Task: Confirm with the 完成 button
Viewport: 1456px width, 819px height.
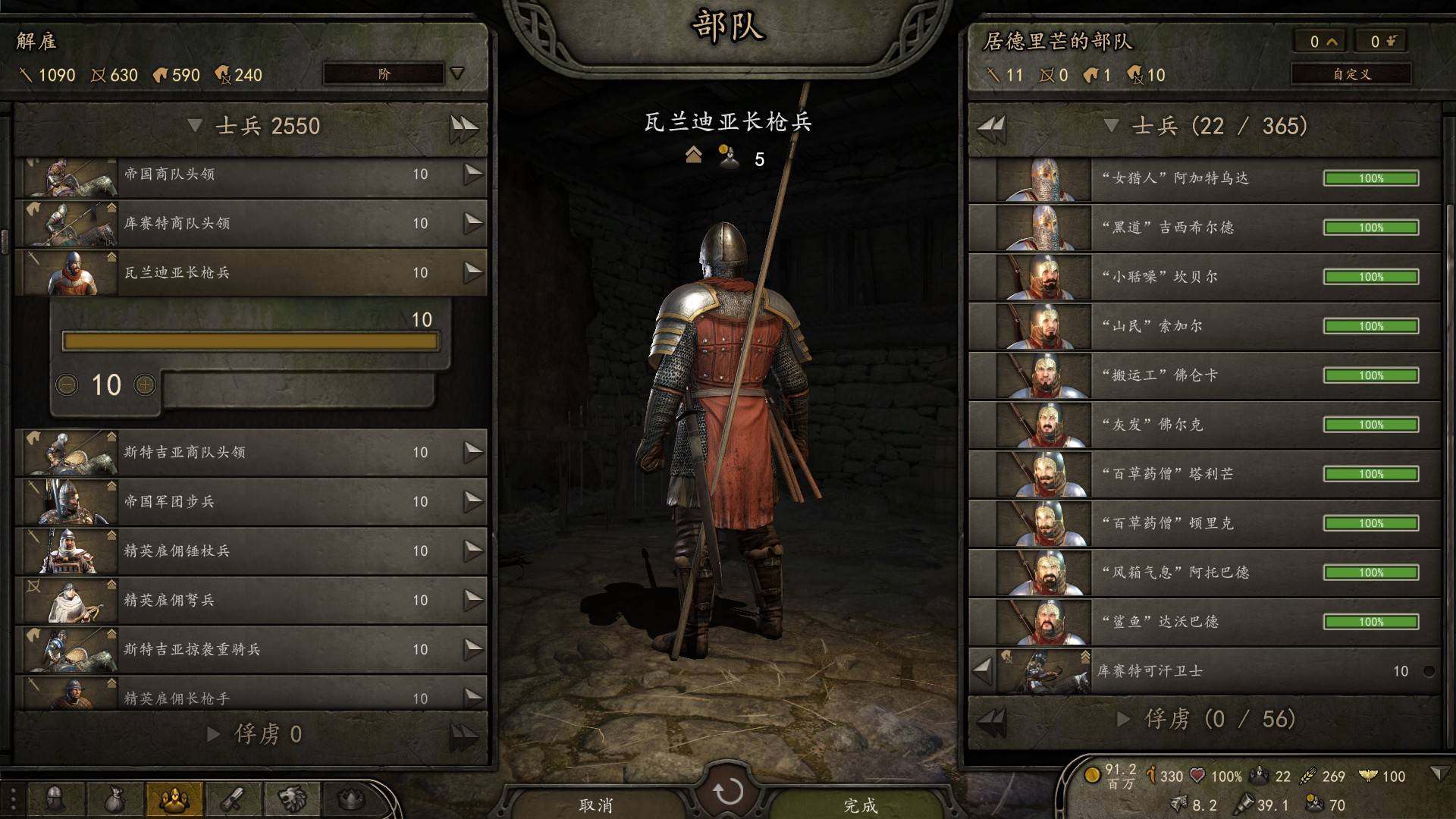Action: 861,805
